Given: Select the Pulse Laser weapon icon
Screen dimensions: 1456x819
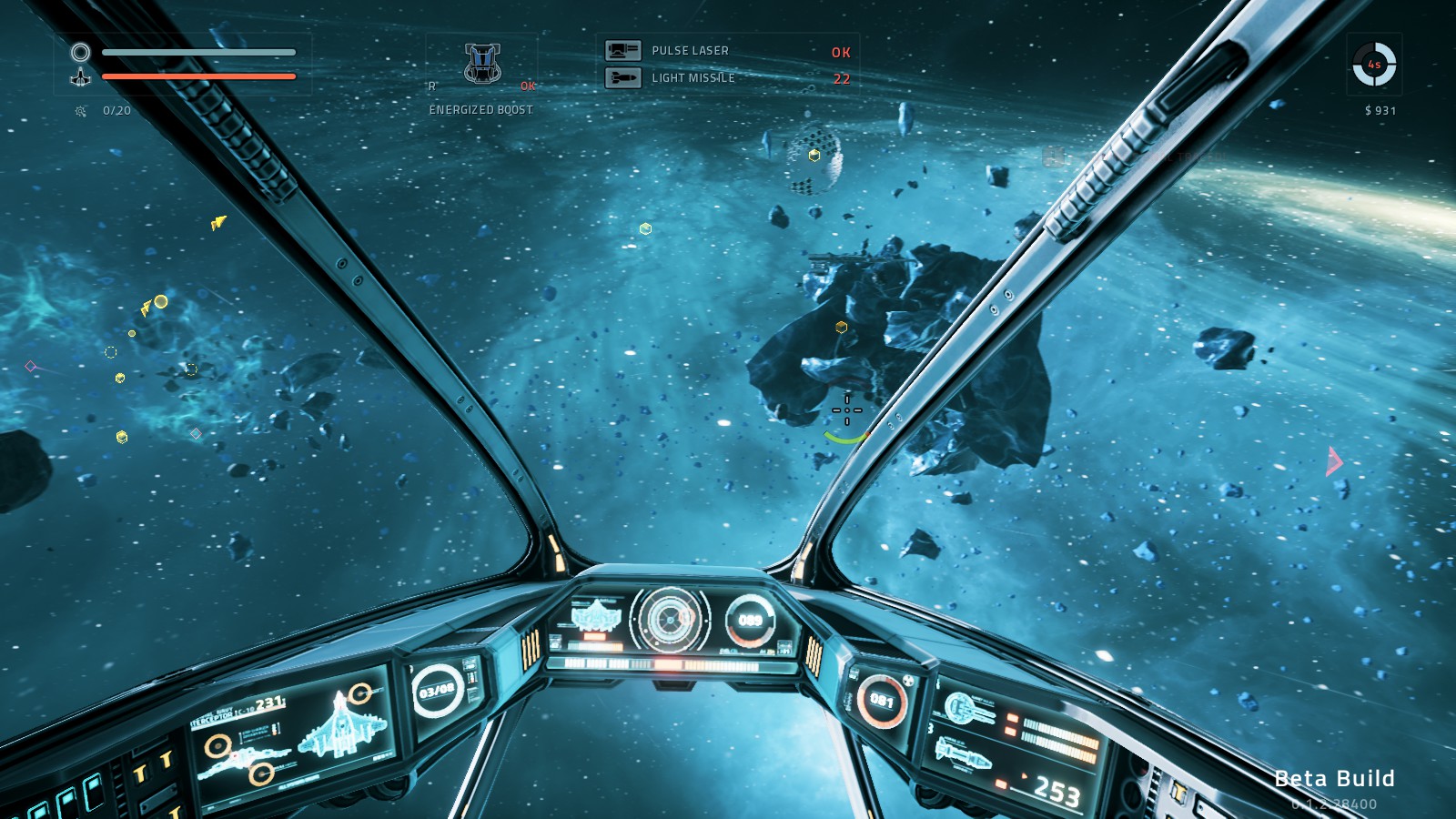Looking at the screenshot, I should 623,51.
